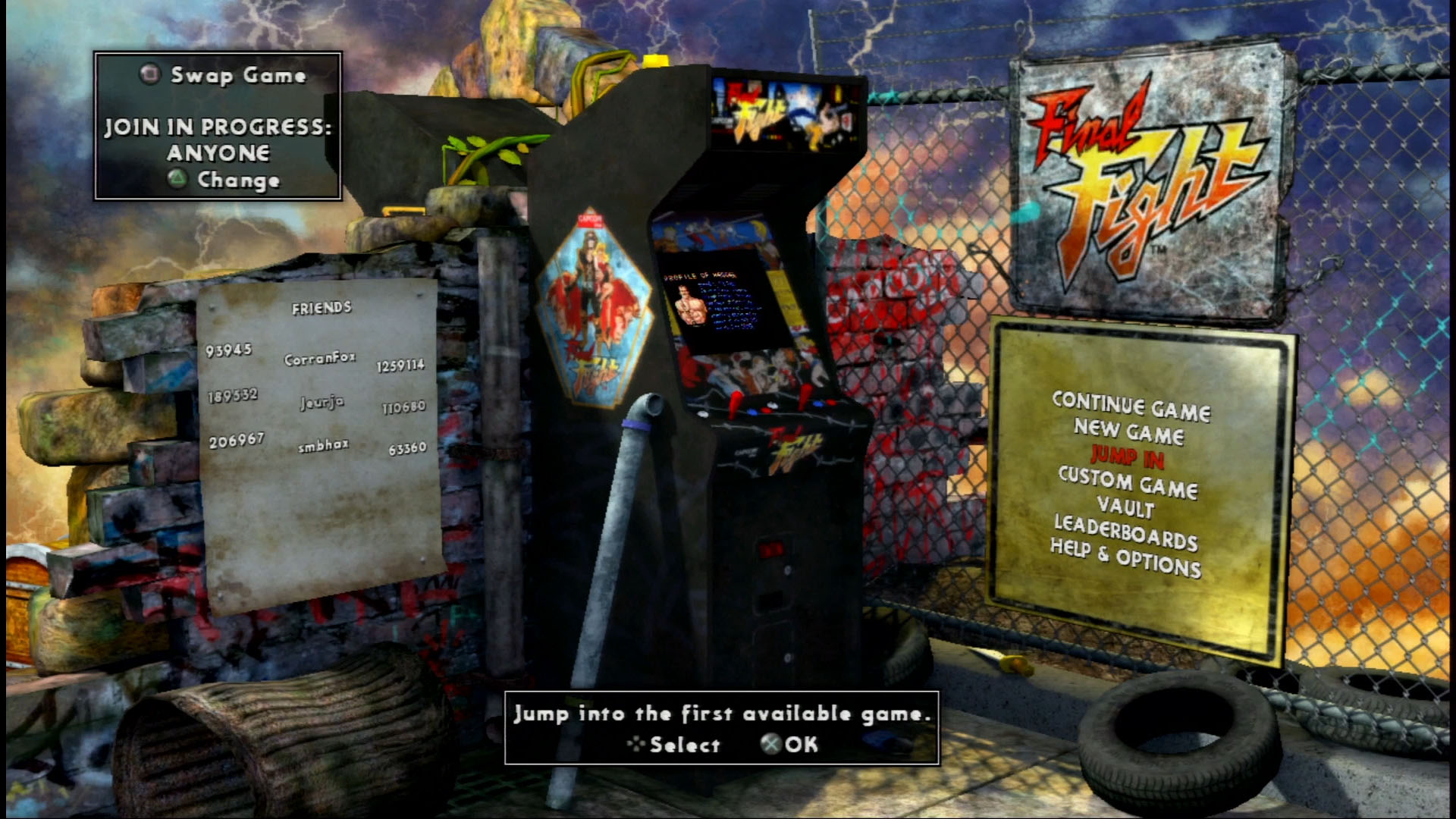
Task: Open the Vault
Action: [x=1125, y=507]
